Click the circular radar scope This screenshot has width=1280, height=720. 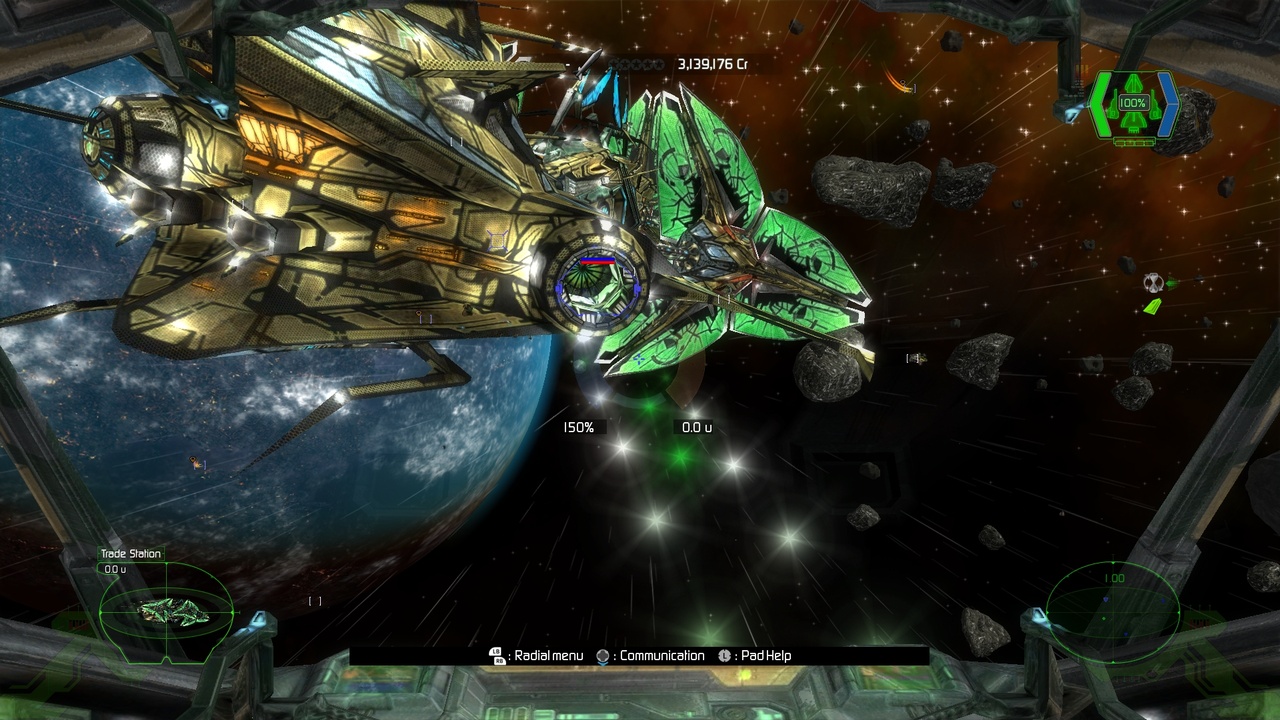click(1112, 612)
